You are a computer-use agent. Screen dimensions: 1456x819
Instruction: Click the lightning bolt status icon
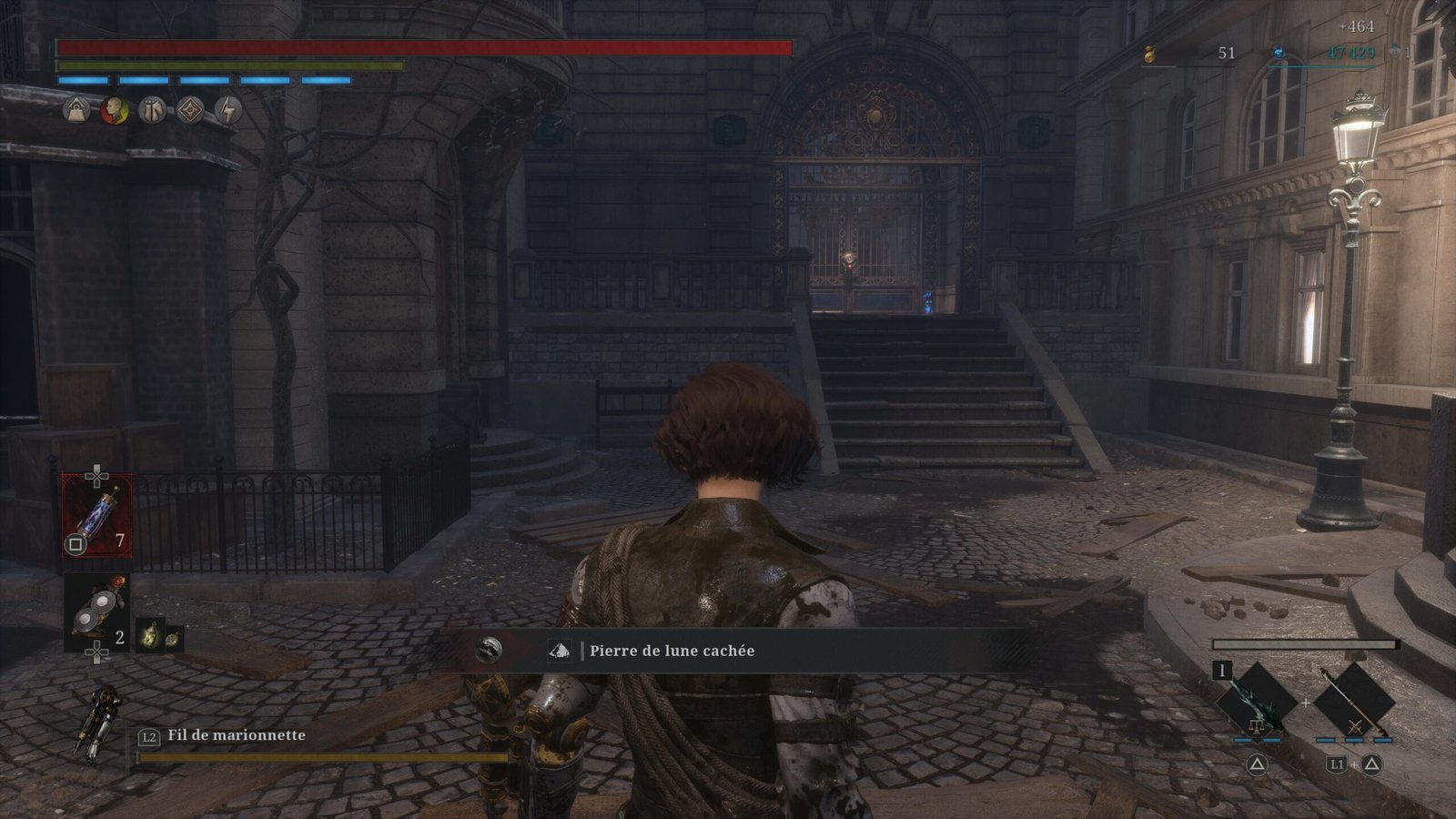click(228, 111)
